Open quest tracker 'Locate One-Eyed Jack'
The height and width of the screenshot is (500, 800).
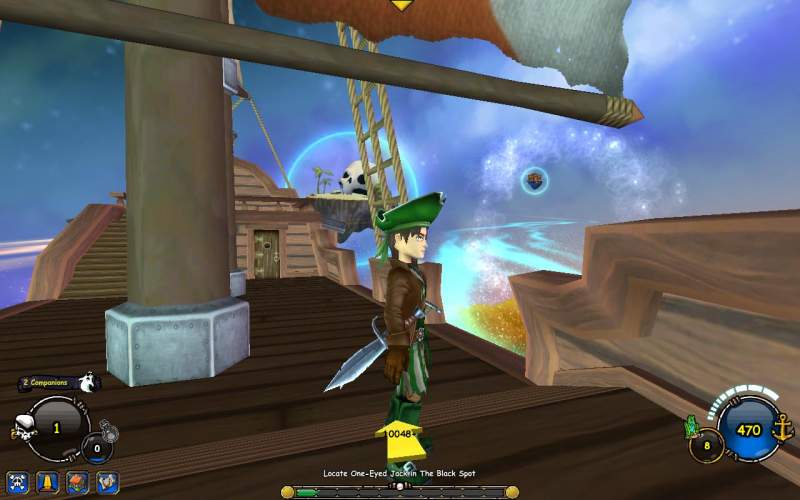399,473
